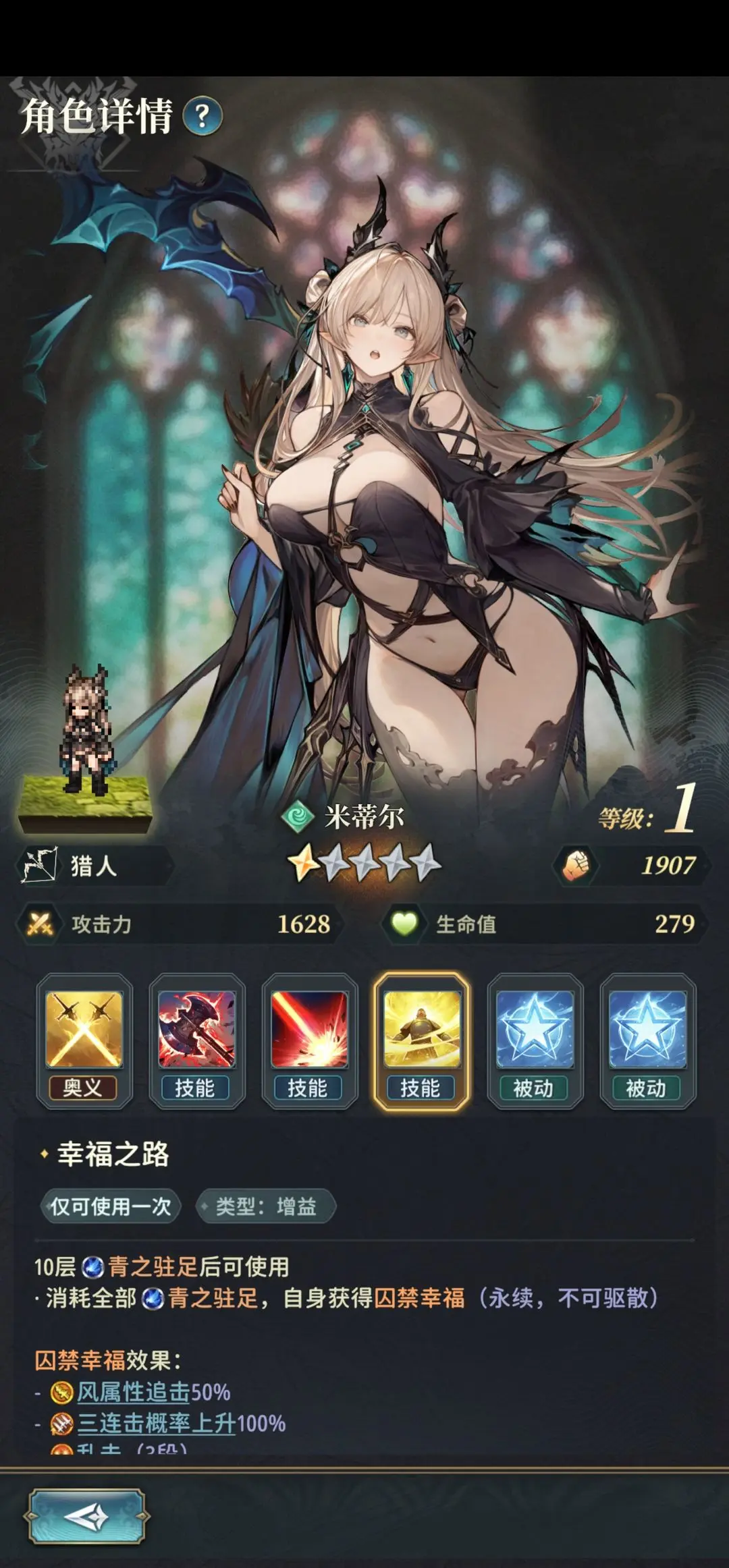Select the golden armored figure skill icon
729x1568 pixels.
tap(422, 1030)
